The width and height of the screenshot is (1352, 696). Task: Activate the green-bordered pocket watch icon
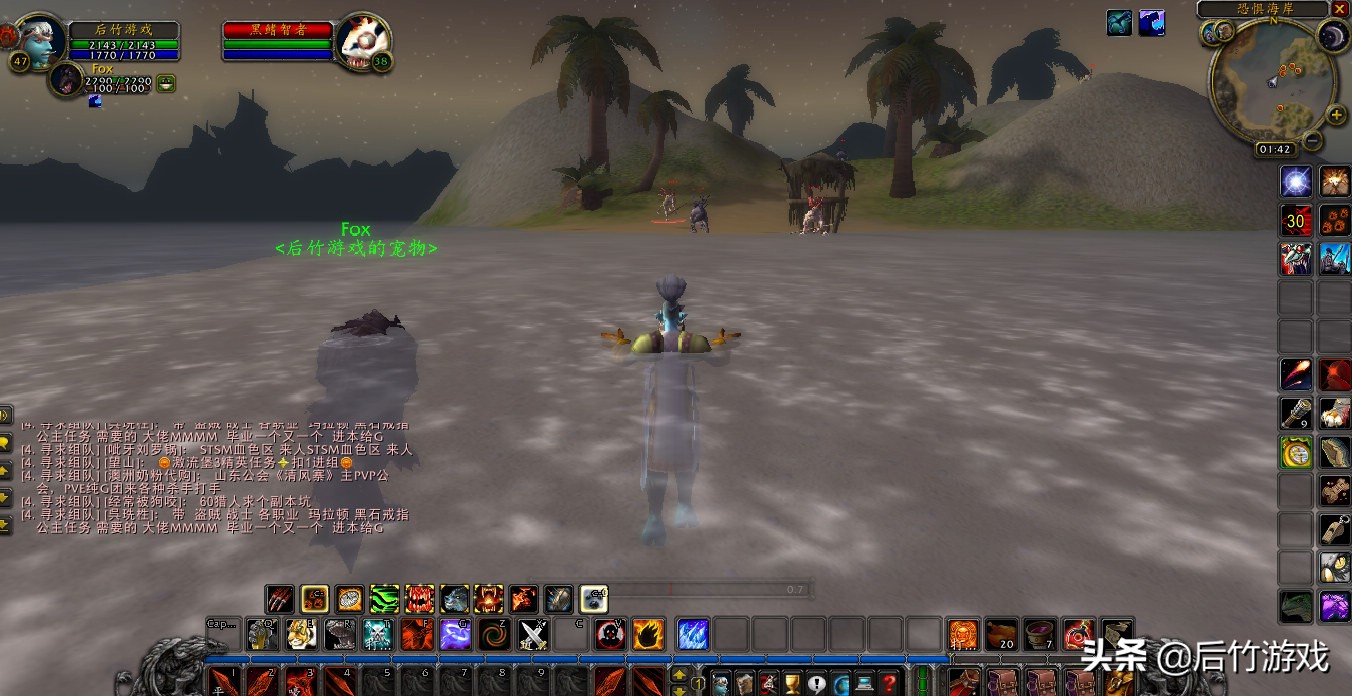(1296, 452)
